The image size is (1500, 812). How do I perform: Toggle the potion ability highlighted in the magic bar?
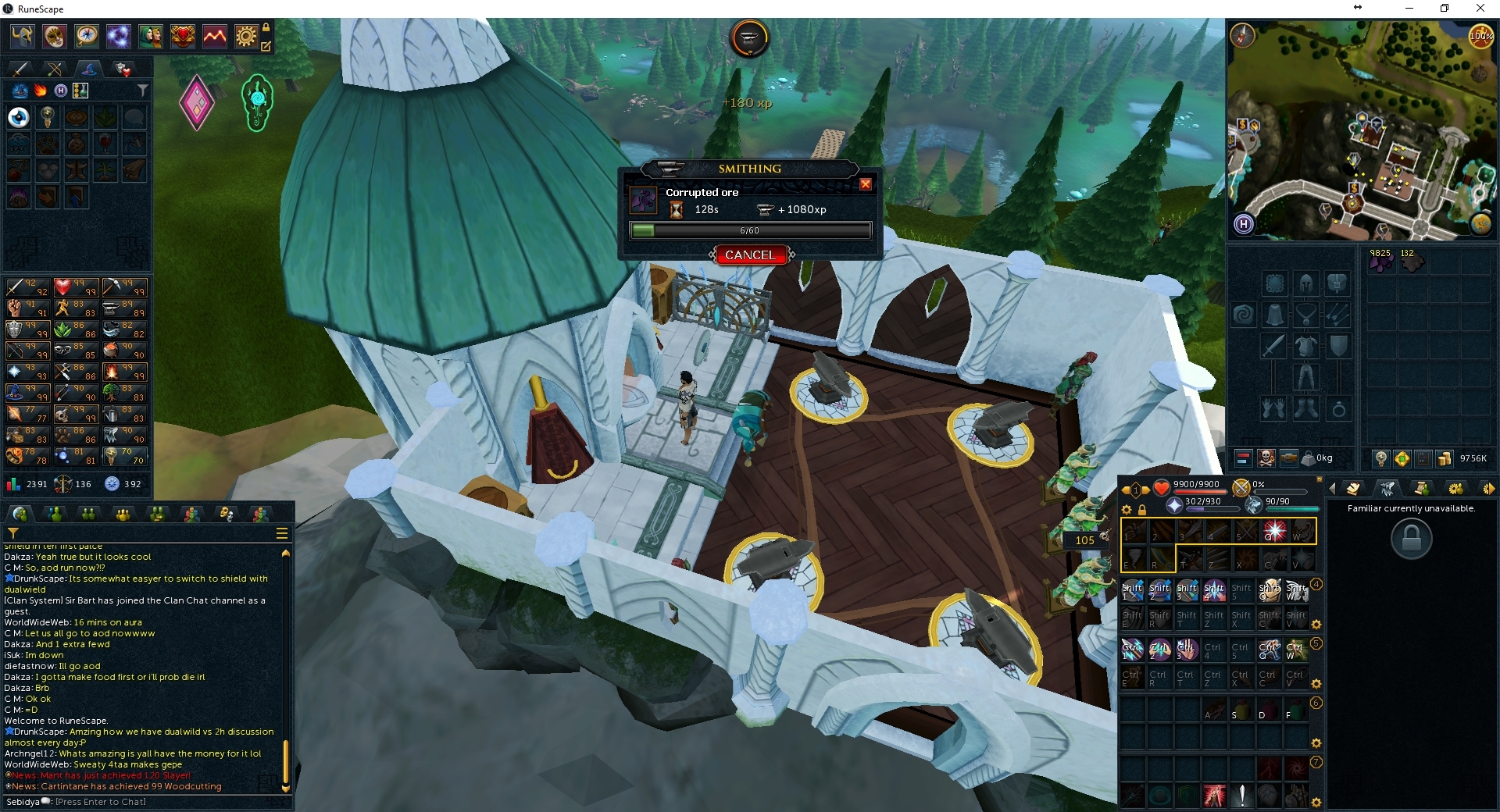click(x=80, y=91)
